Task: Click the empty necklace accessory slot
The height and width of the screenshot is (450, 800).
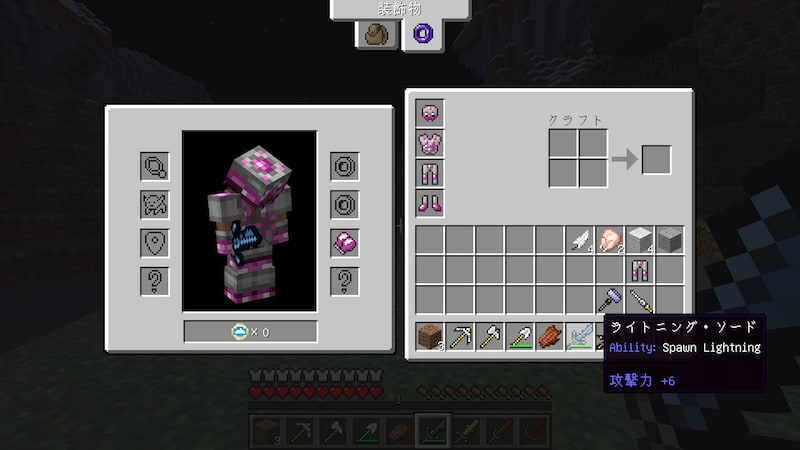Action: [155, 166]
